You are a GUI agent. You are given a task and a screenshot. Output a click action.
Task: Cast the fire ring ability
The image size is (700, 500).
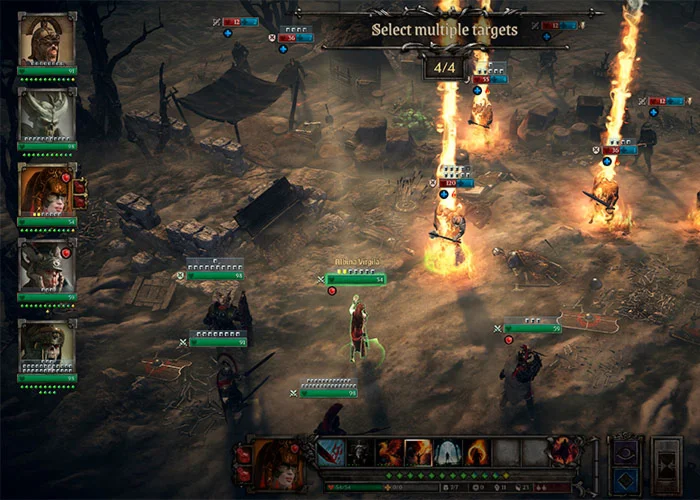point(478,452)
